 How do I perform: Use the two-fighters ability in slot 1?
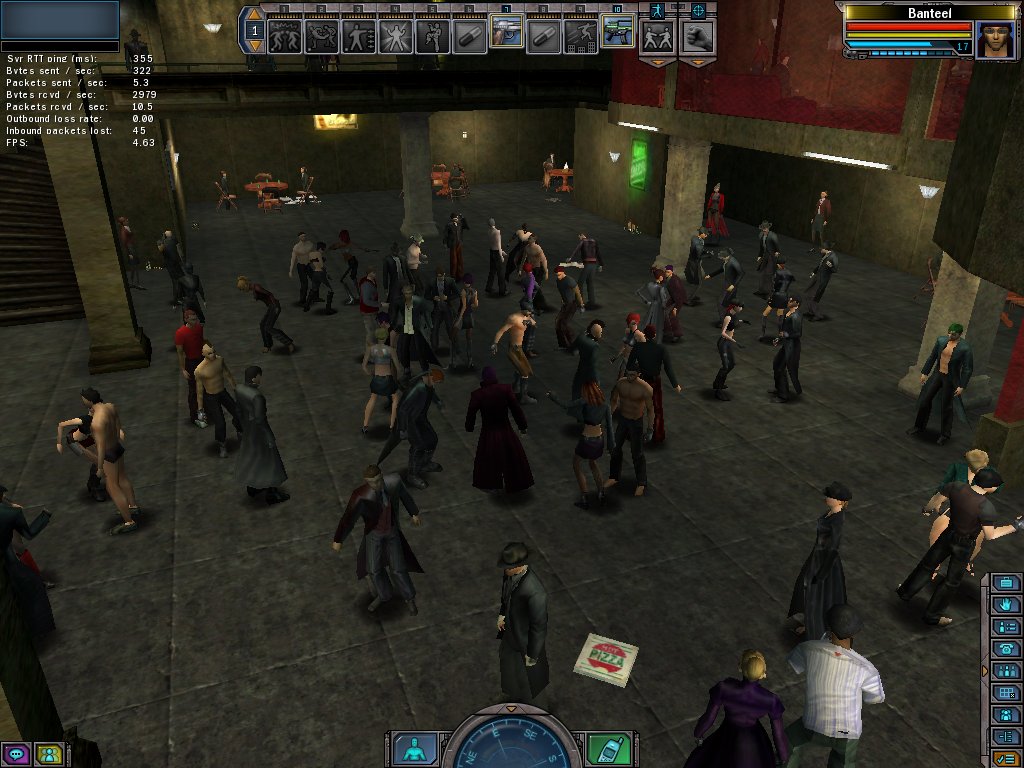click(284, 37)
